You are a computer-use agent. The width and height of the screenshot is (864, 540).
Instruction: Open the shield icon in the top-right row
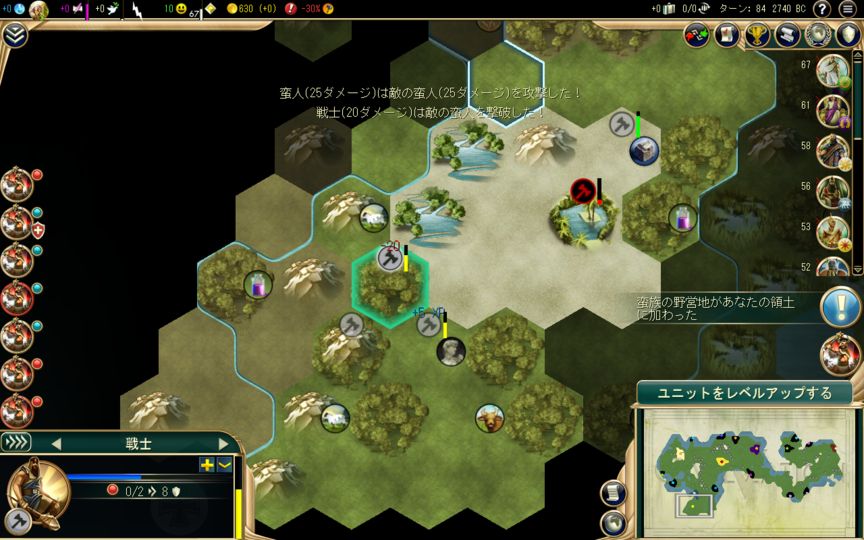848,35
